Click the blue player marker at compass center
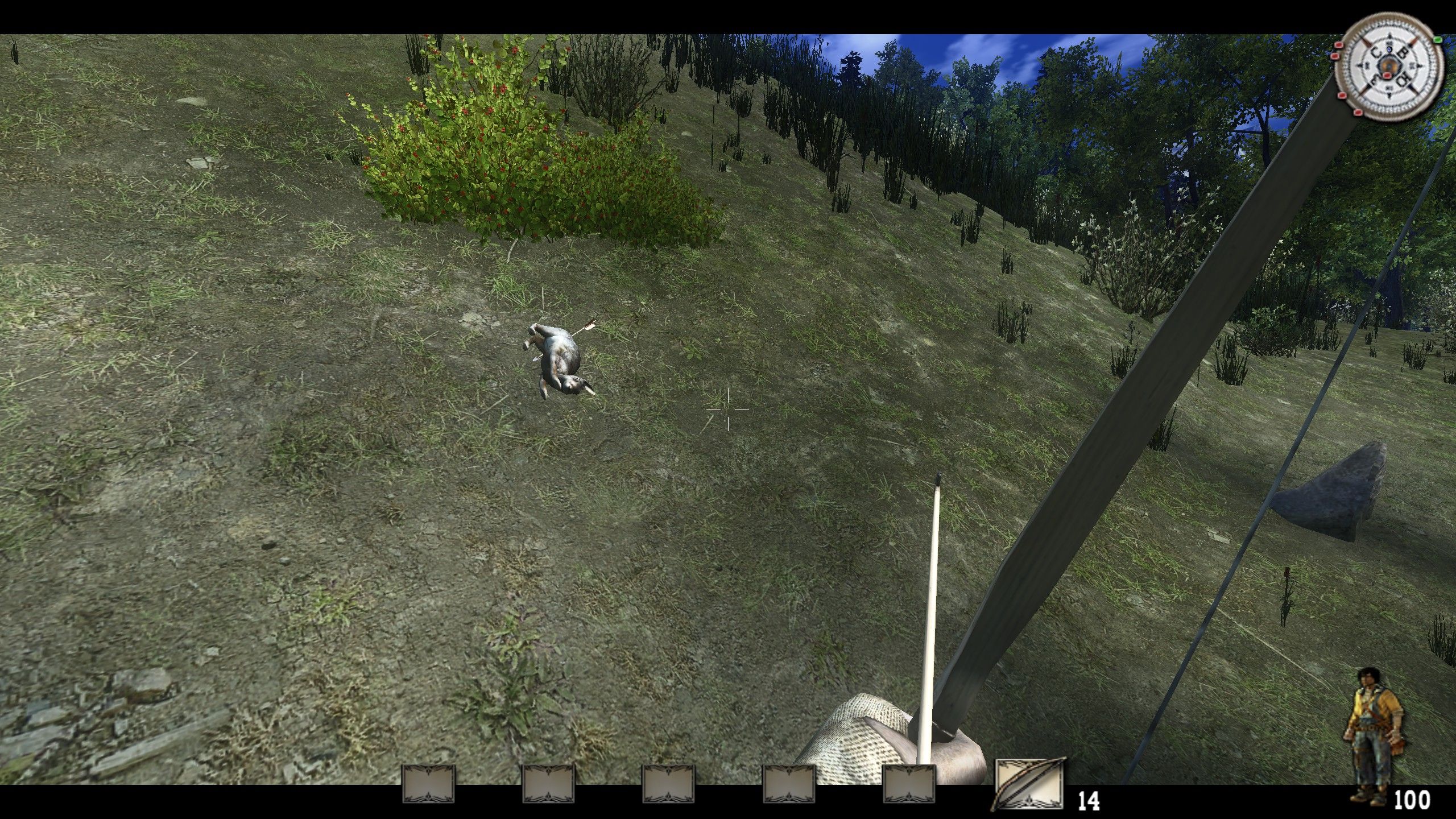This screenshot has width=1456, height=819. point(1389,49)
